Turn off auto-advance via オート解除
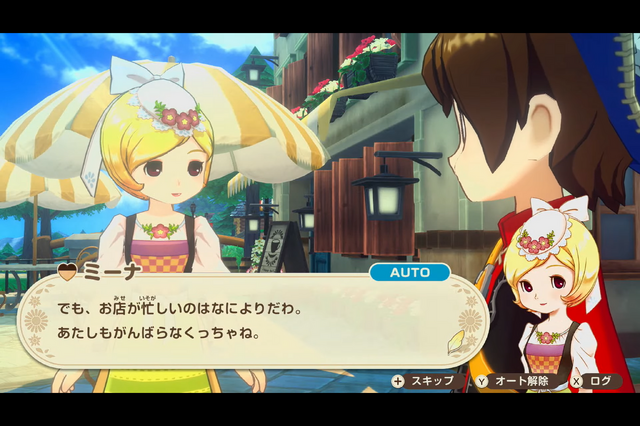Viewport: 640px width, 426px height. (x=515, y=381)
